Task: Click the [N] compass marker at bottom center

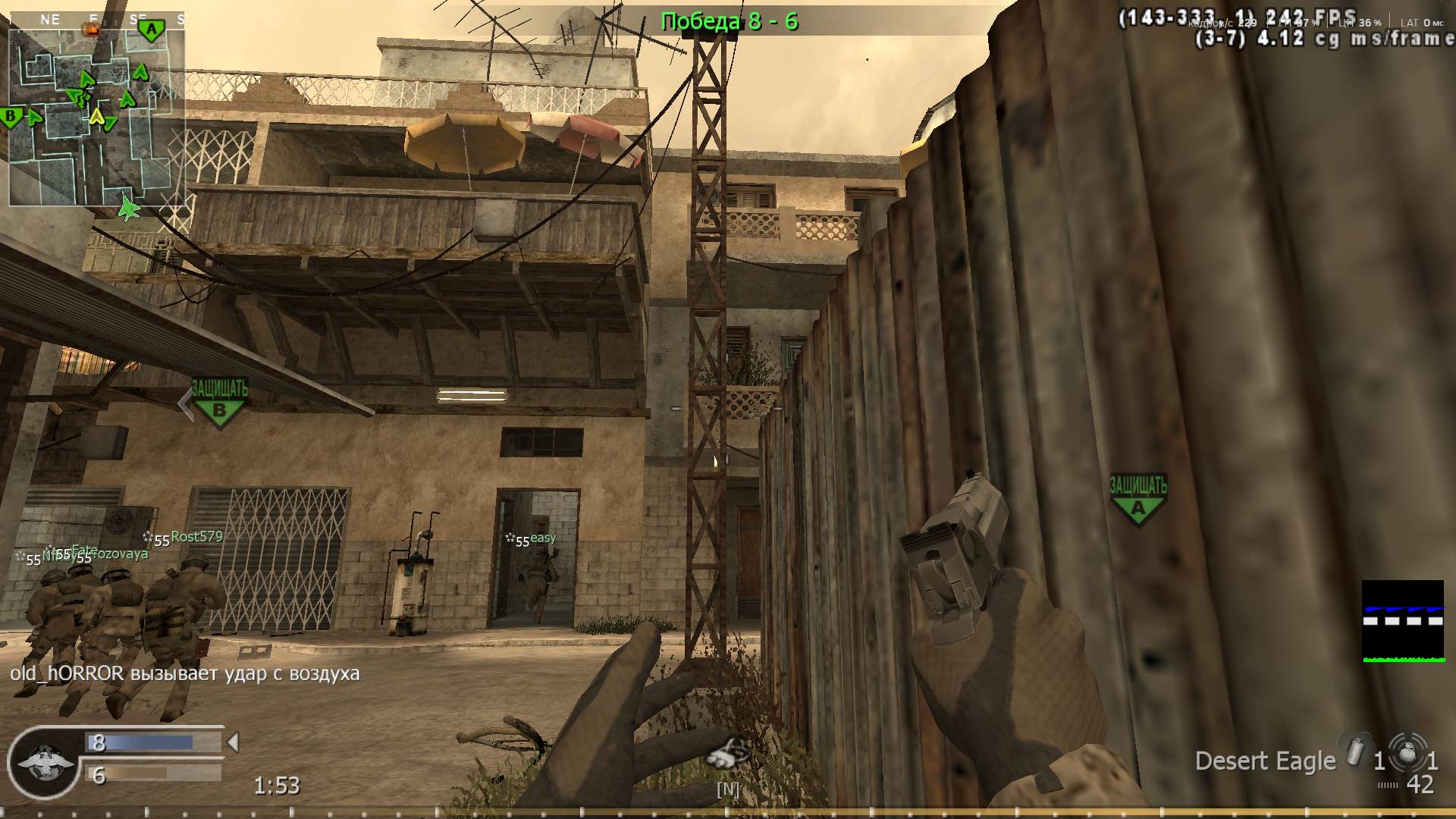Action: point(727,789)
